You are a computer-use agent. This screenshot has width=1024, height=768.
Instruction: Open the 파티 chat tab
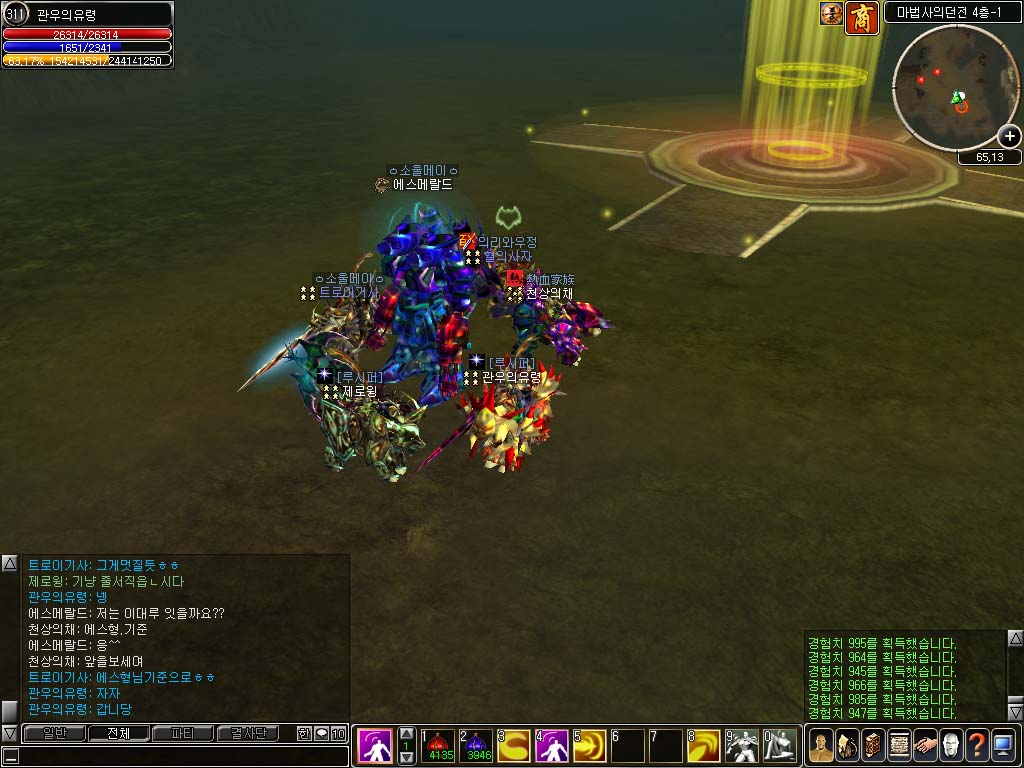coord(182,734)
